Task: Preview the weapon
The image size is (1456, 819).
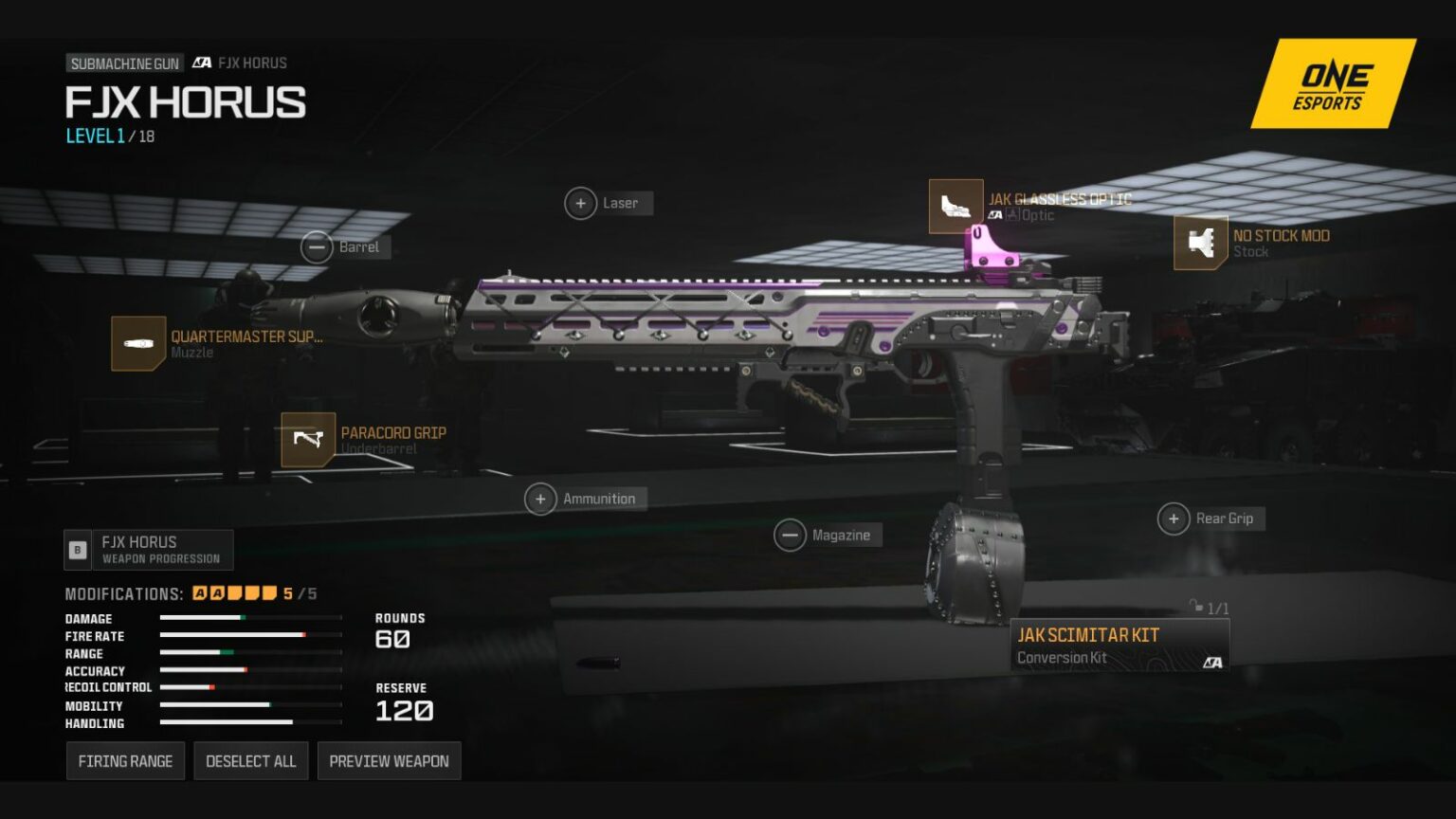Action: pyautogui.click(x=389, y=761)
